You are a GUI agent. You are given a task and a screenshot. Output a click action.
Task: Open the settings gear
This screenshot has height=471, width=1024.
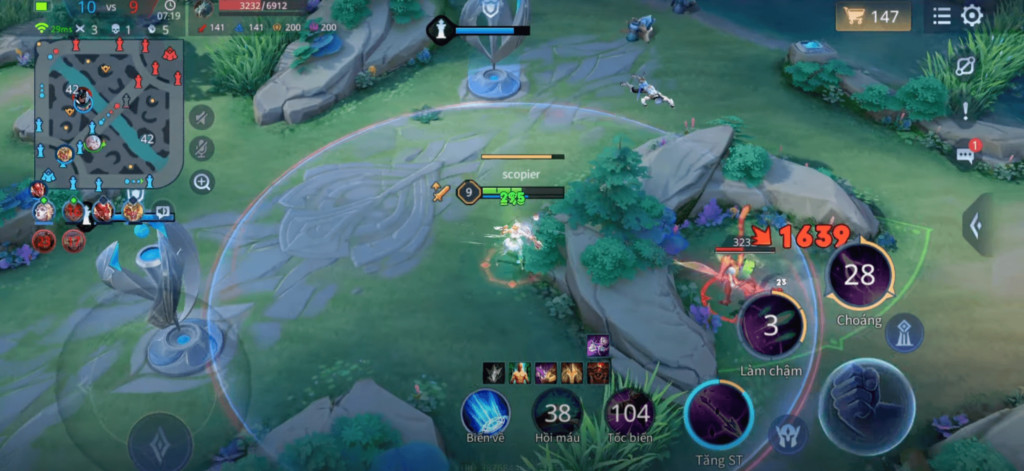972,16
